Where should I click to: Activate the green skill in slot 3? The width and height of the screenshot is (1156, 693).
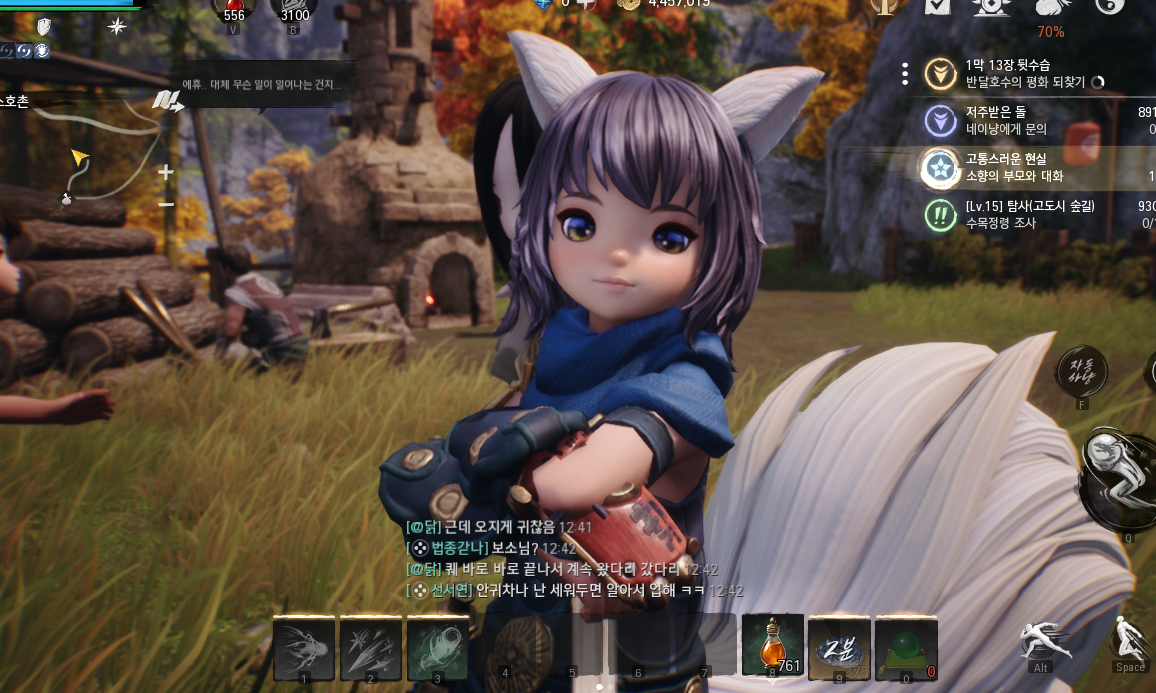[438, 645]
